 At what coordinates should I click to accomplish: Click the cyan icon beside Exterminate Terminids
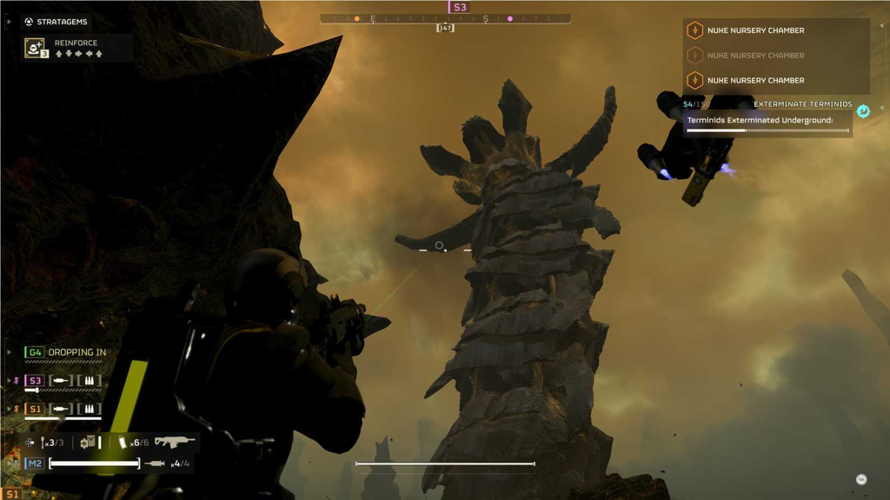[863, 111]
